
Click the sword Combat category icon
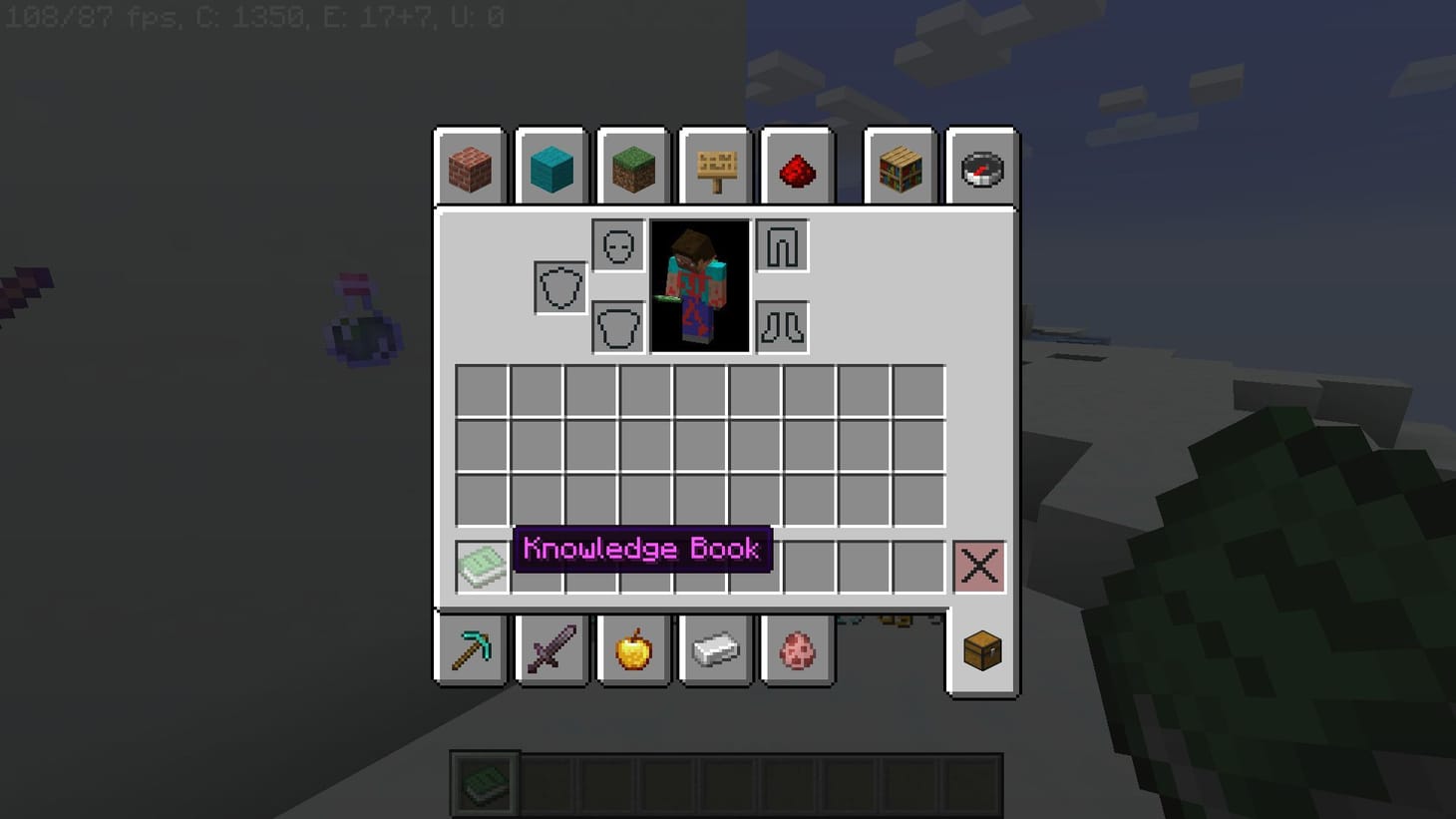550,650
